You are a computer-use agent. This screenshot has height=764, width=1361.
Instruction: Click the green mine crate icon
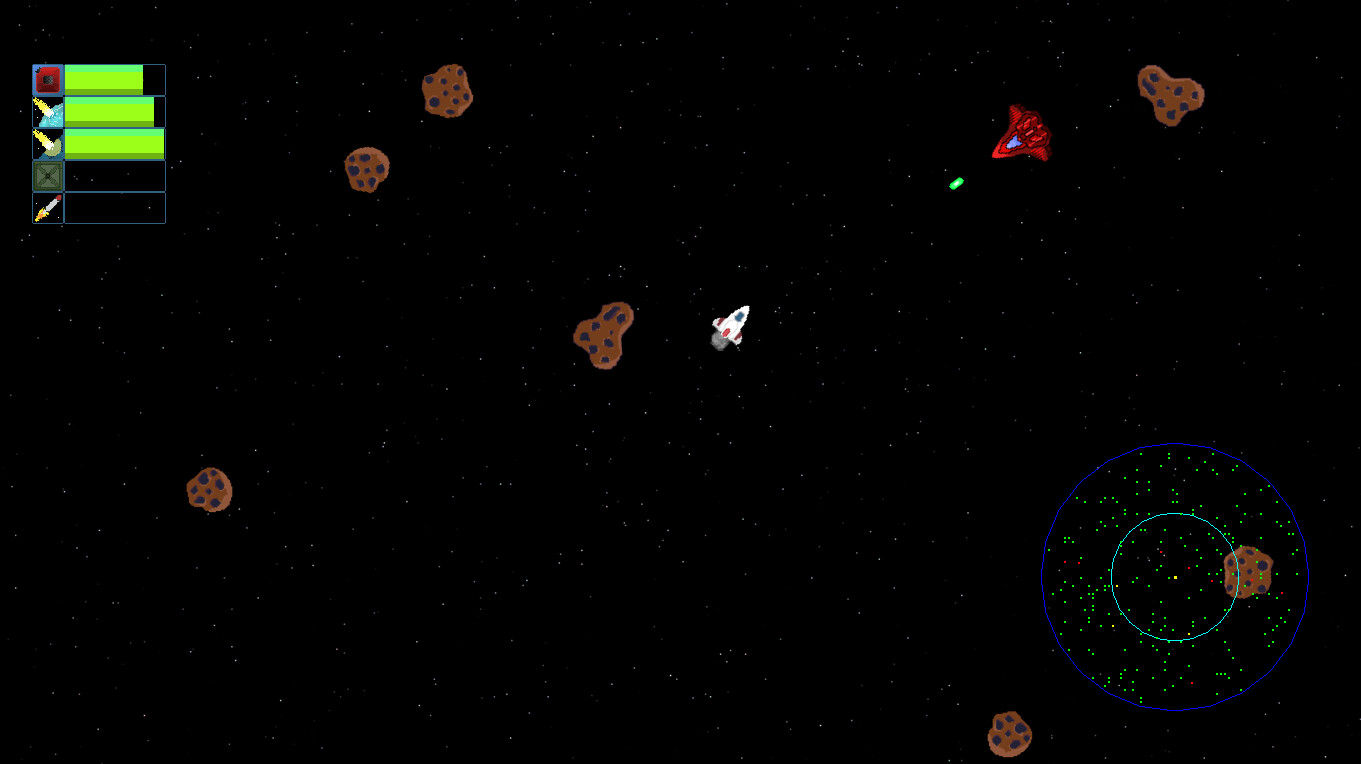pos(49,176)
